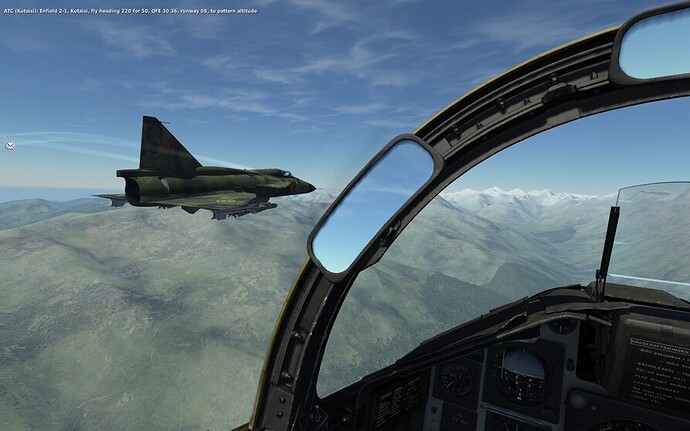Open the envelope message icon

point(10,146)
